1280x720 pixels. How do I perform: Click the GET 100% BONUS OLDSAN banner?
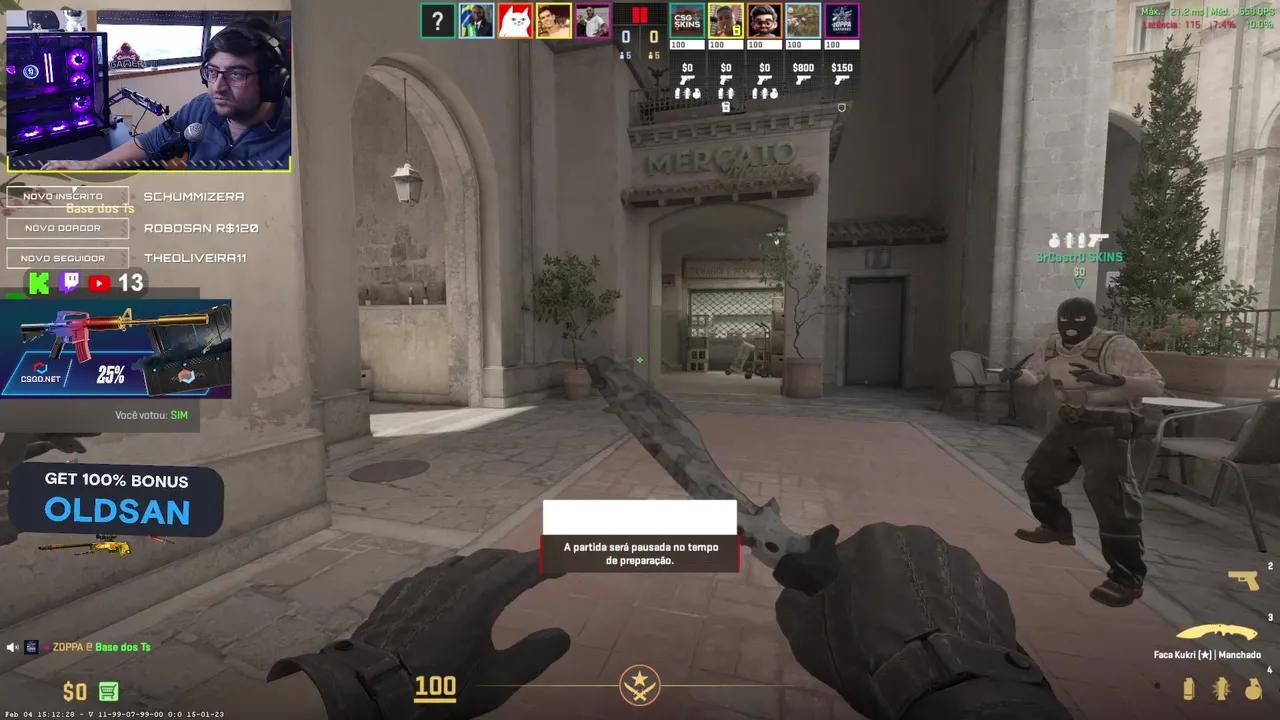[x=113, y=500]
